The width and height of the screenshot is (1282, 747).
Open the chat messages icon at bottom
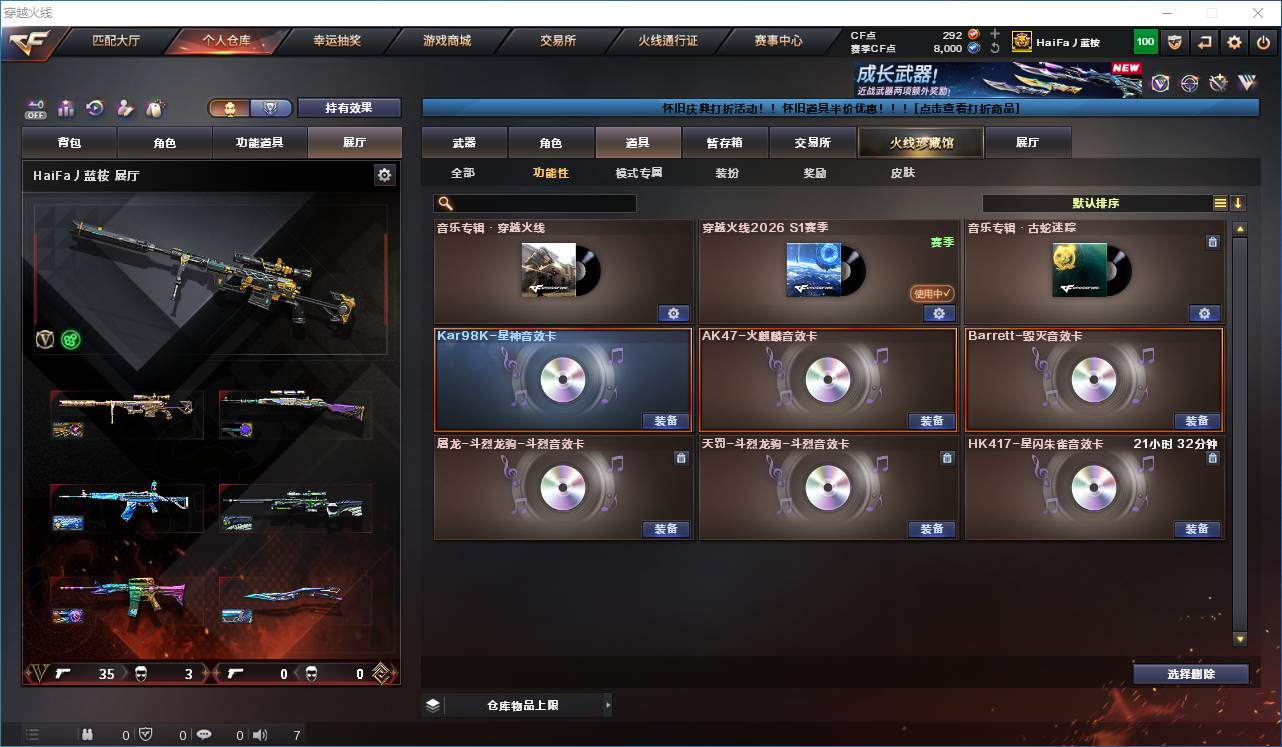point(203,733)
